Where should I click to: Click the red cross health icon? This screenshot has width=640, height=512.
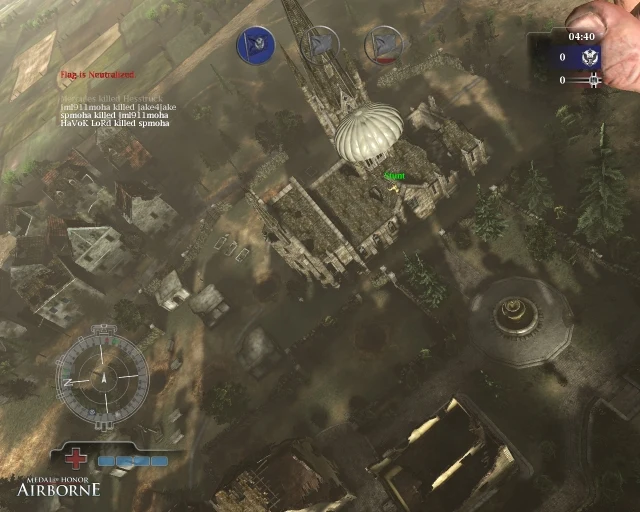pos(77,460)
